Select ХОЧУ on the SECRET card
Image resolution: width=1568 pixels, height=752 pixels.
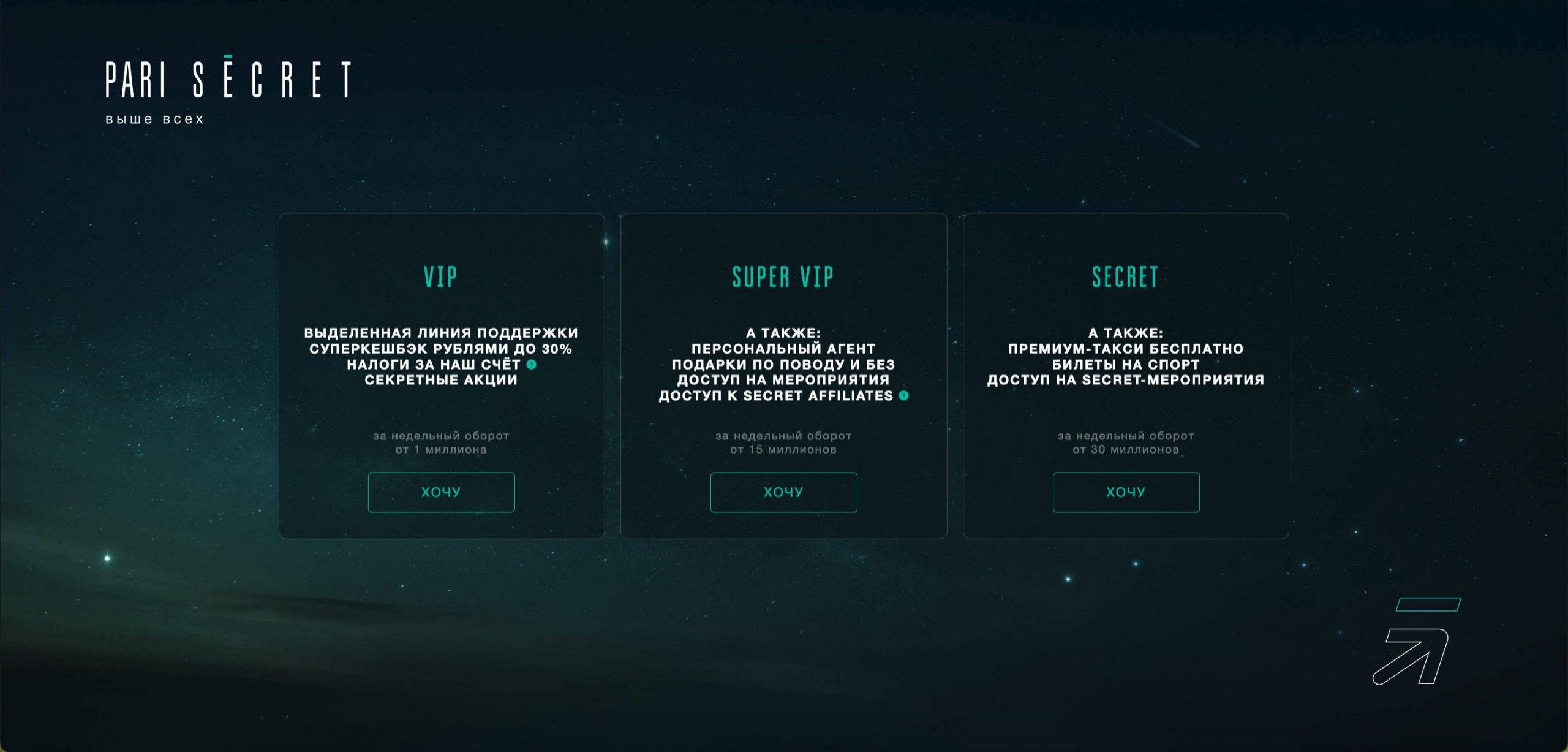point(1126,492)
